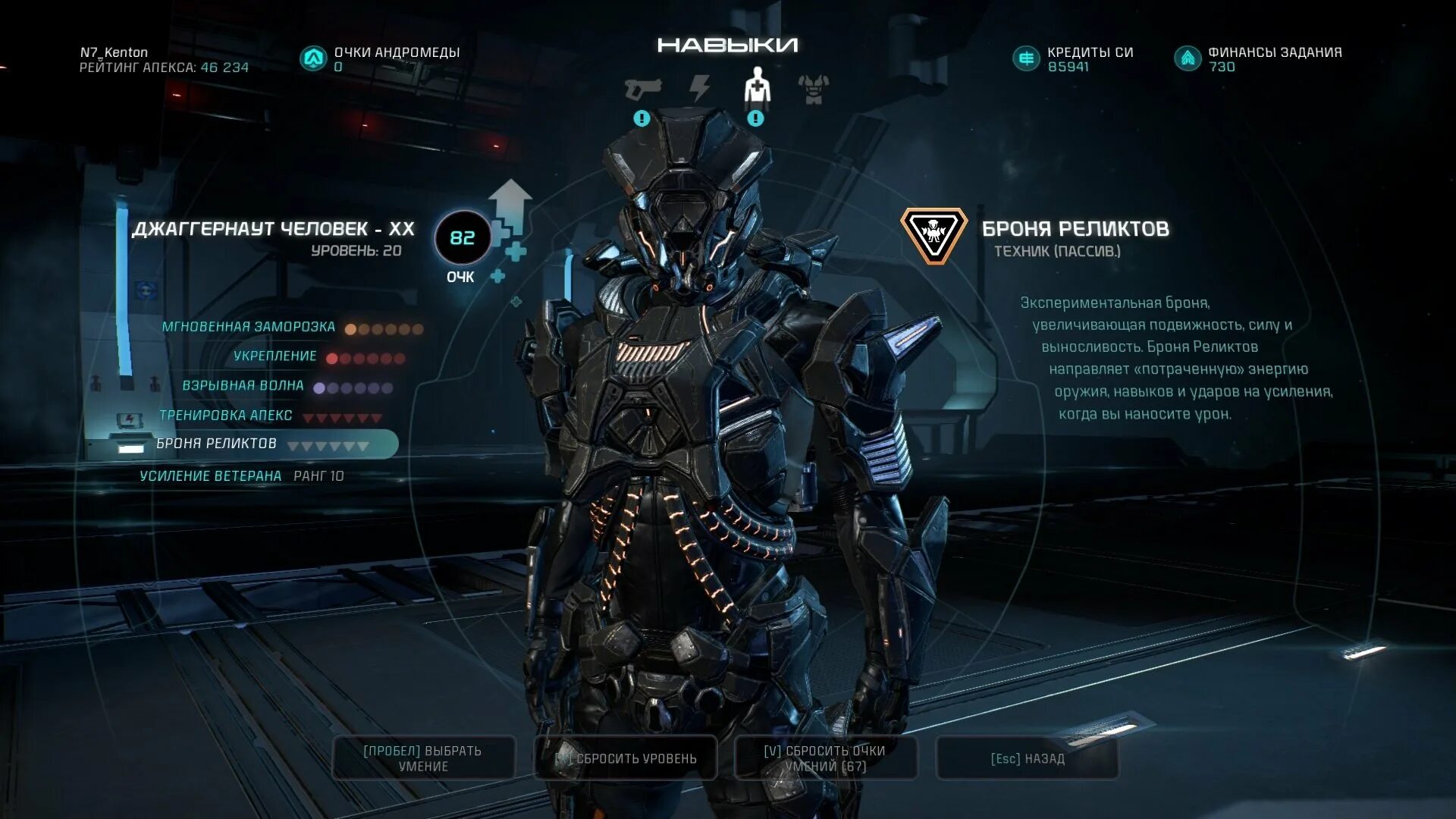Switch to the character skills tab
Viewport: 1456px width, 819px height.
756,86
